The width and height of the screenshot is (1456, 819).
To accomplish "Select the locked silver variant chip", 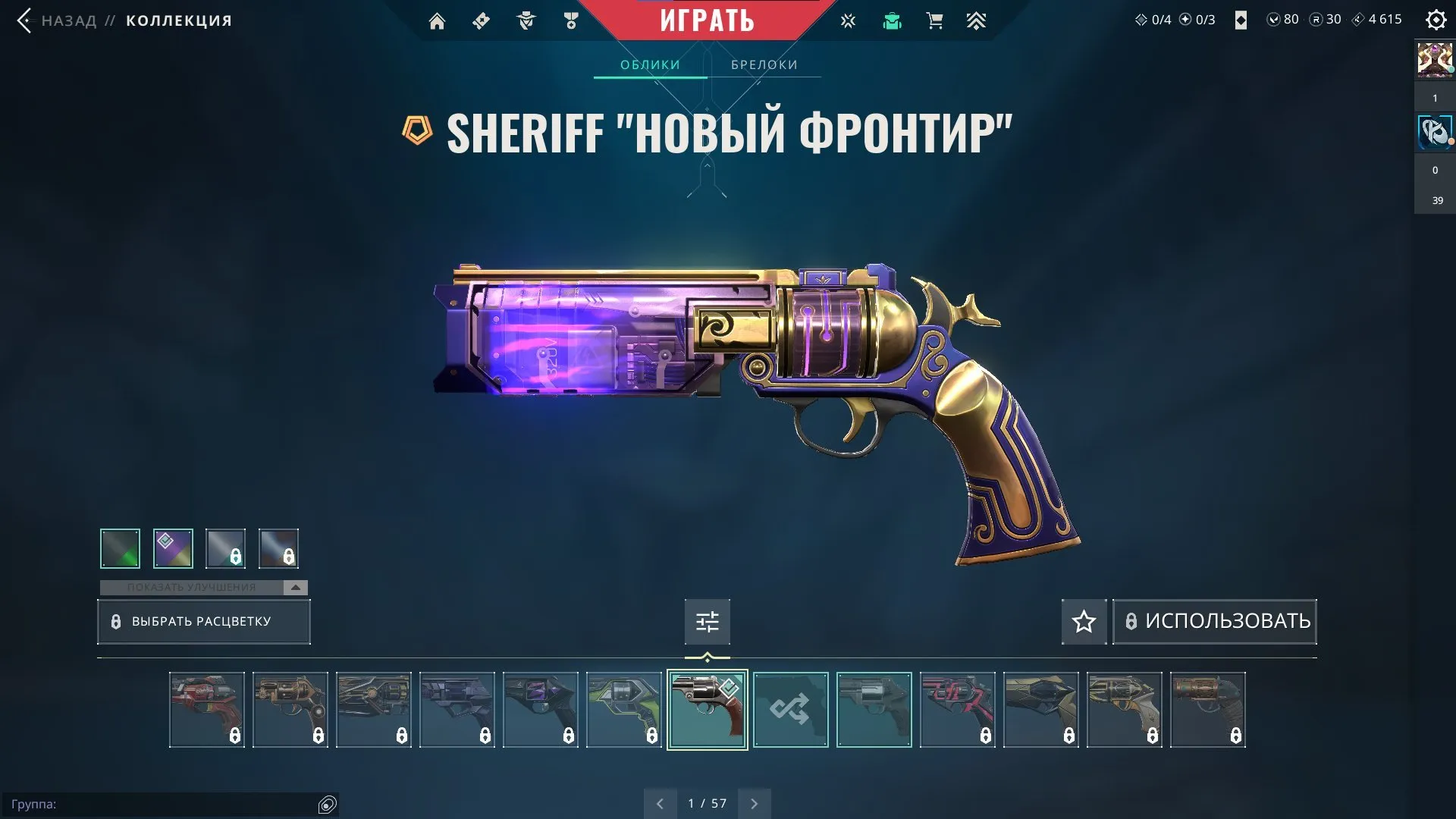I will coord(224,548).
